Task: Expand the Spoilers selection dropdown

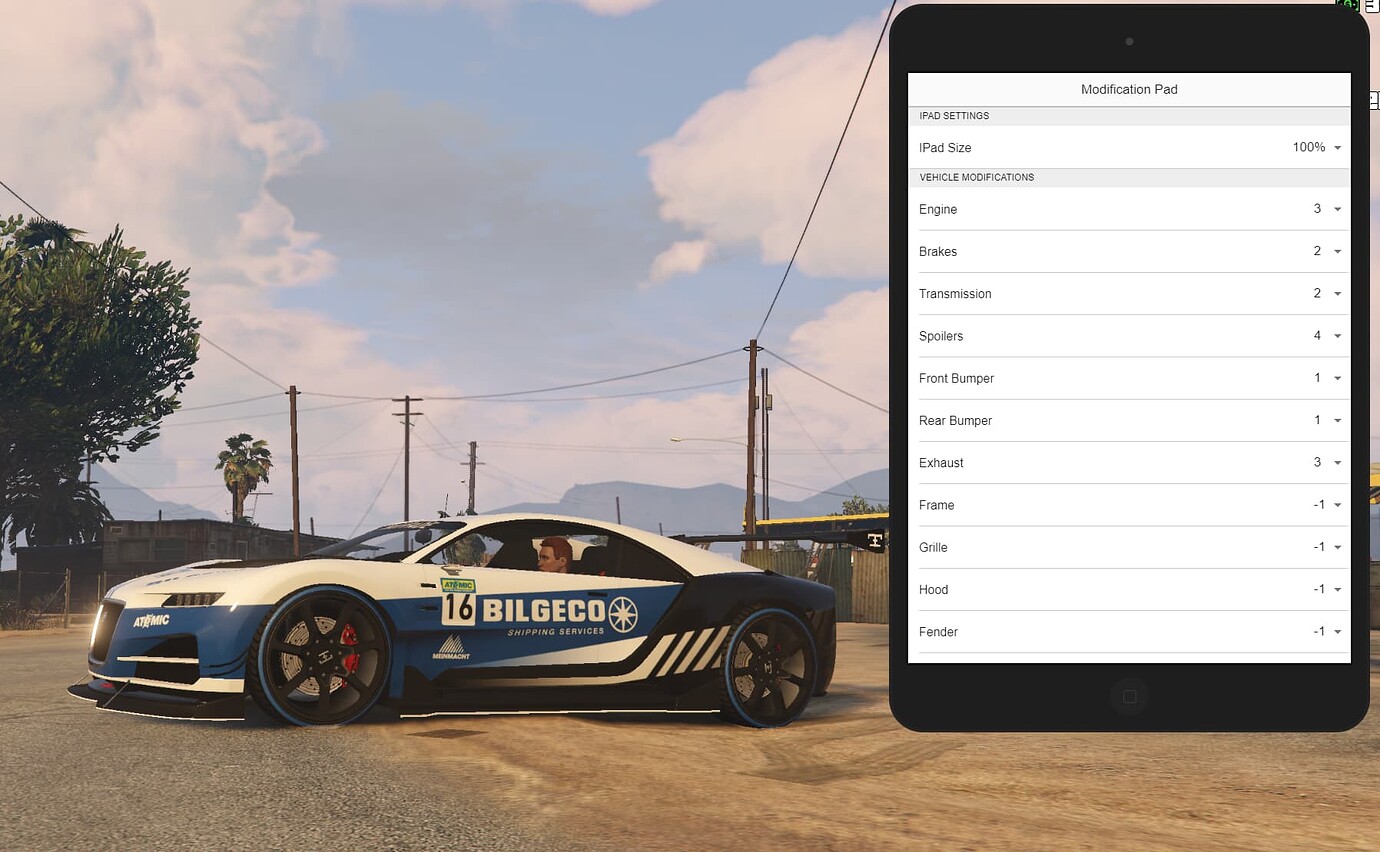Action: pos(1336,336)
